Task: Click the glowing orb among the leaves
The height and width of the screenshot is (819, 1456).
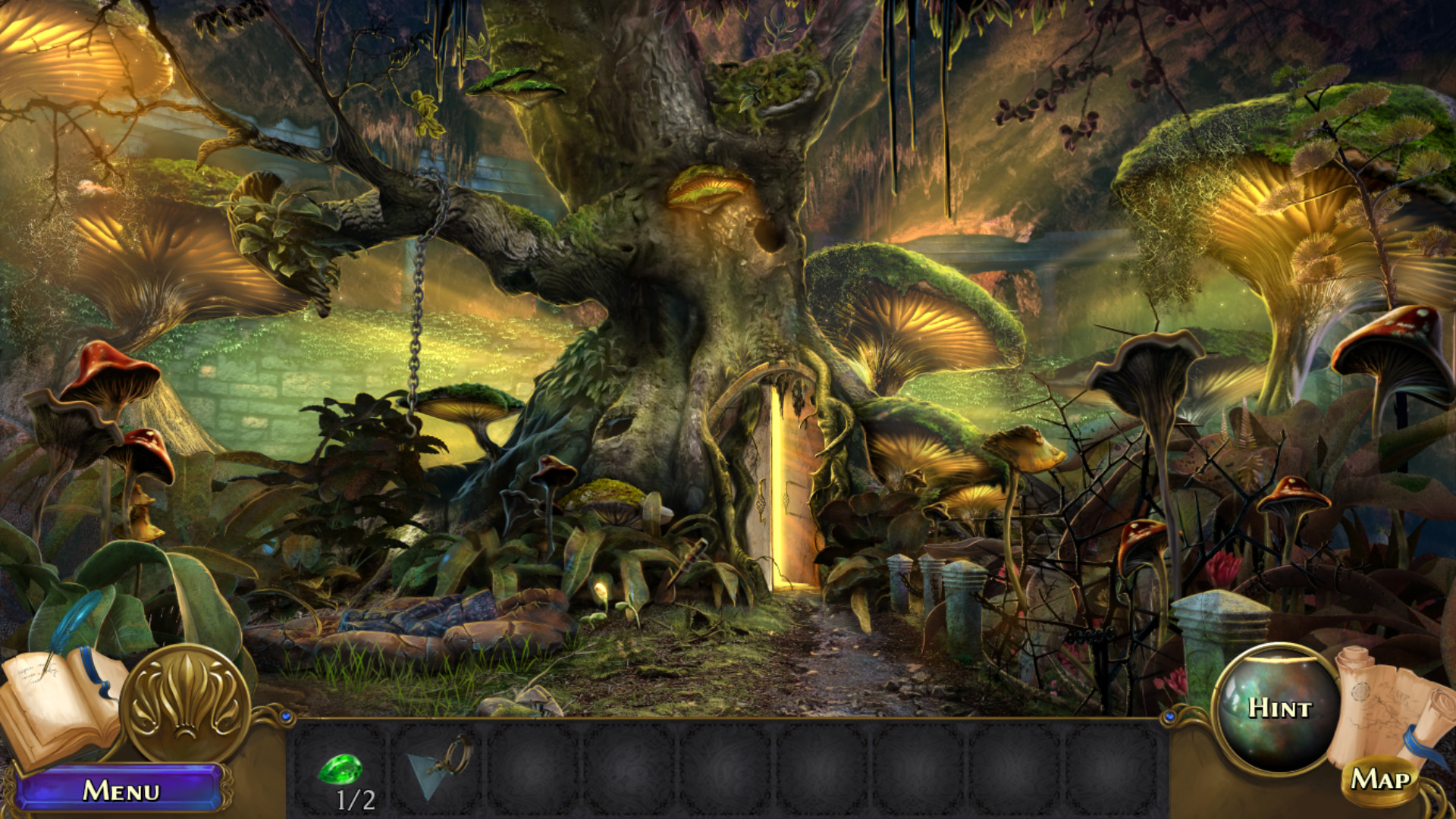Action: pos(599,589)
